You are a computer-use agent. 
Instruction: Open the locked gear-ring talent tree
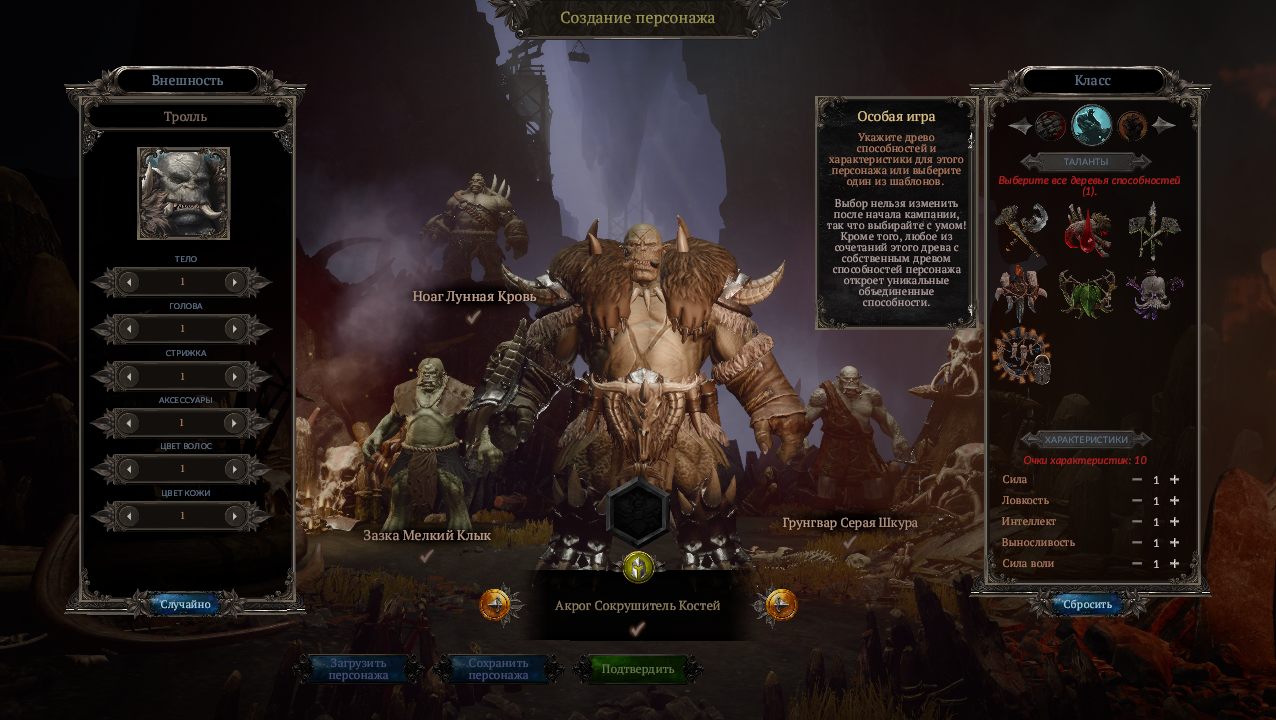tap(1021, 356)
